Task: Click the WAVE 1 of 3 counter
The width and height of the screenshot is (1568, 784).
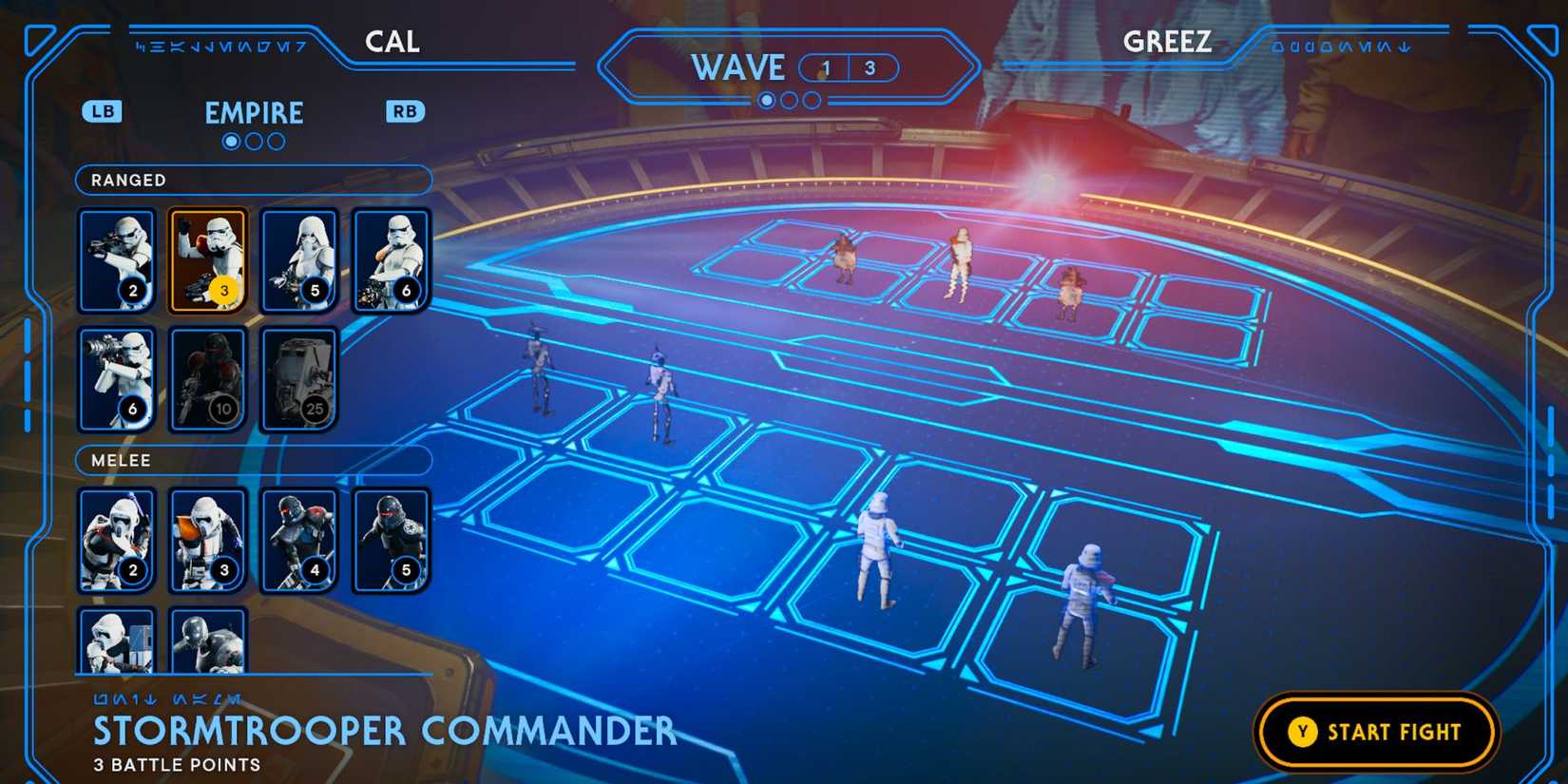Action: point(849,68)
